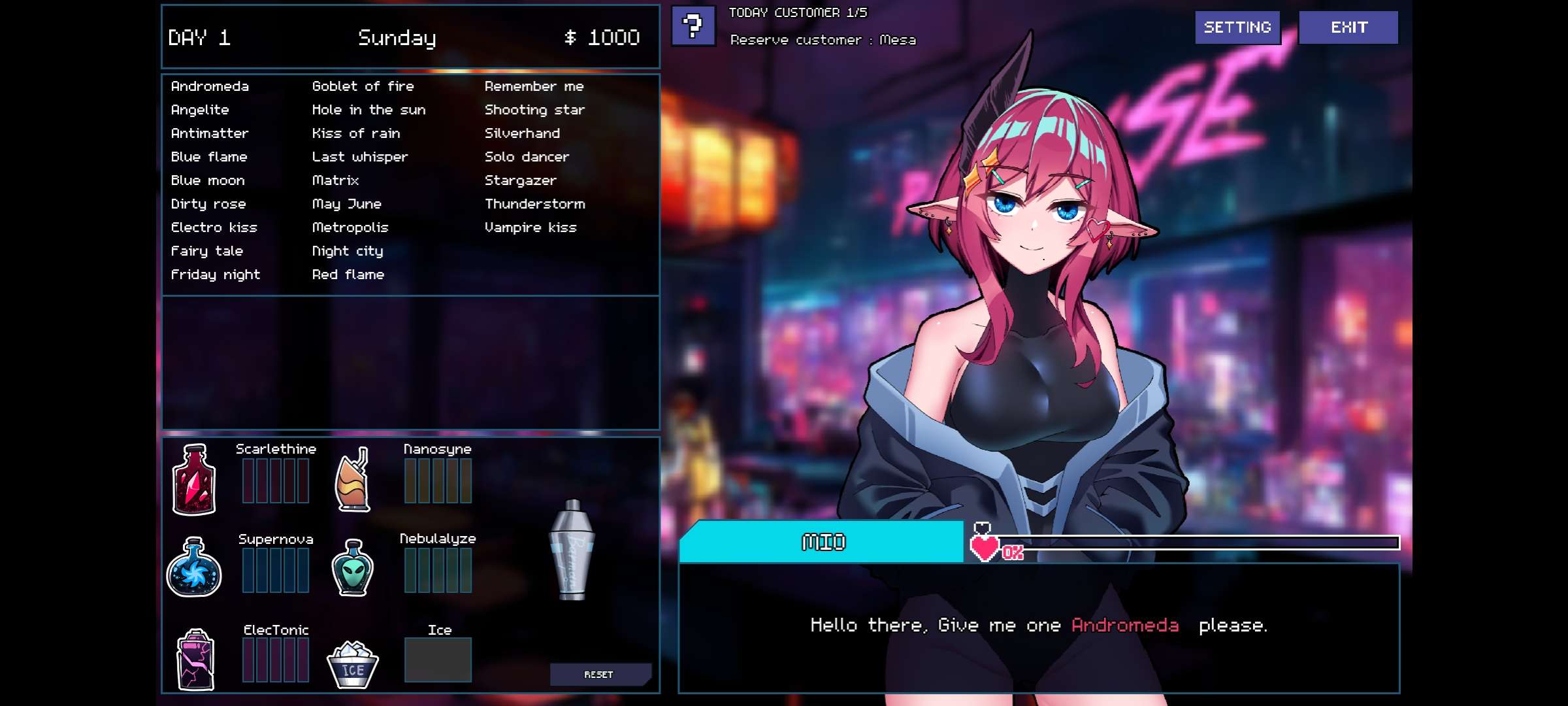
Task: Click the cocktail shaker to mix
Action: (572, 550)
